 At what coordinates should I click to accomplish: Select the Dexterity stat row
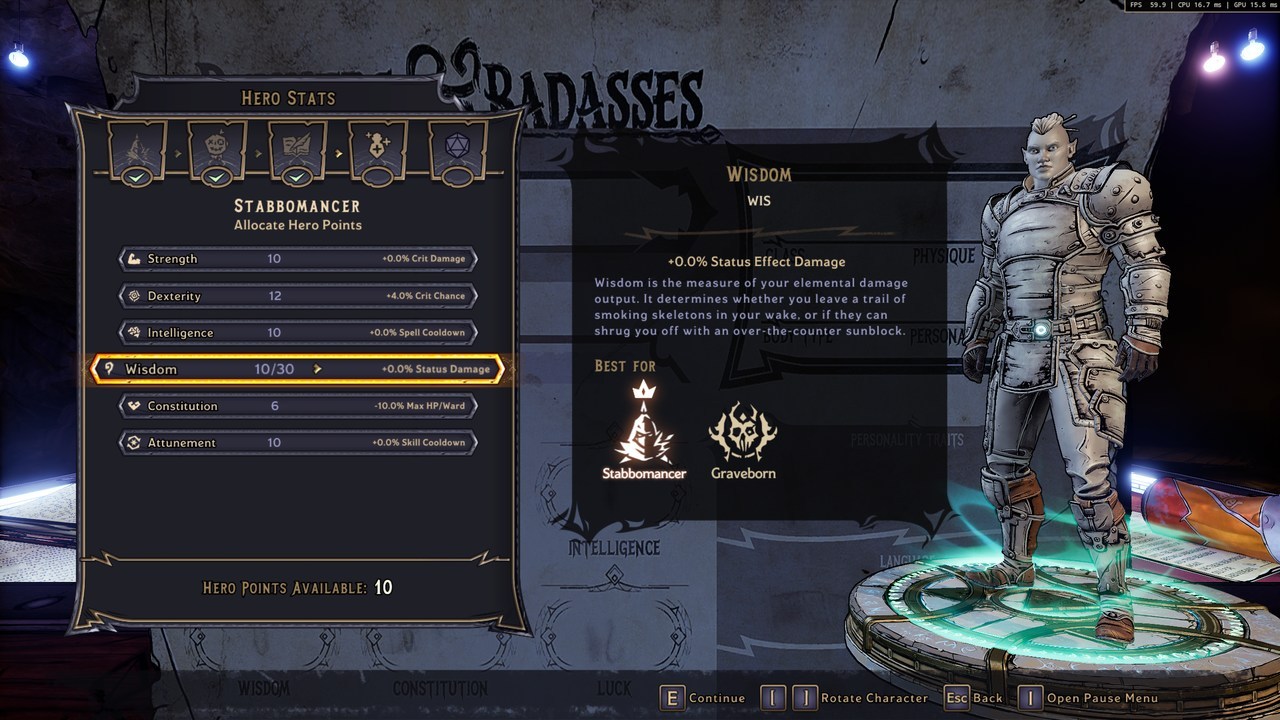click(297, 296)
